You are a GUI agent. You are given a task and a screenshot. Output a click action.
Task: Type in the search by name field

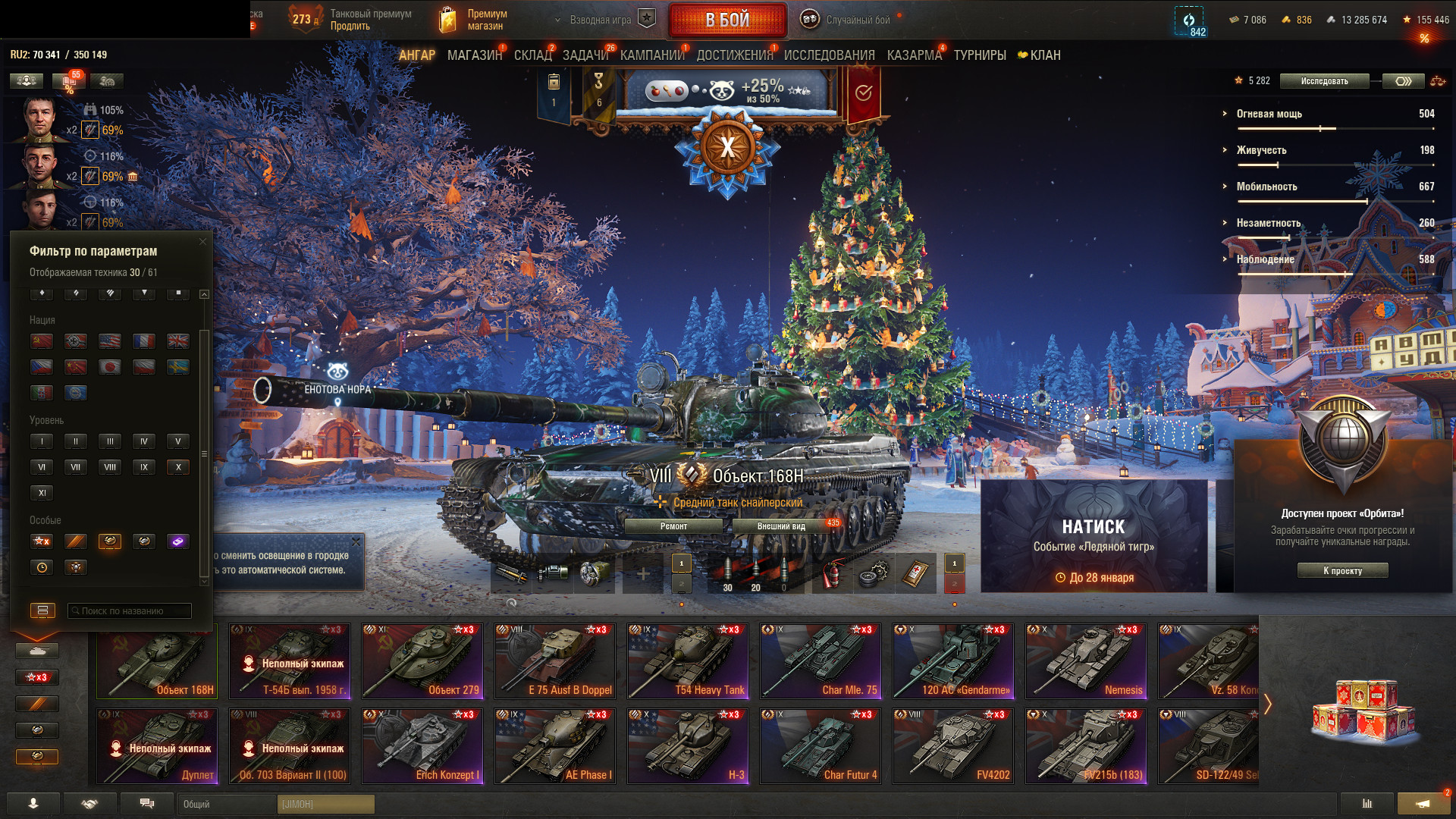[x=130, y=611]
